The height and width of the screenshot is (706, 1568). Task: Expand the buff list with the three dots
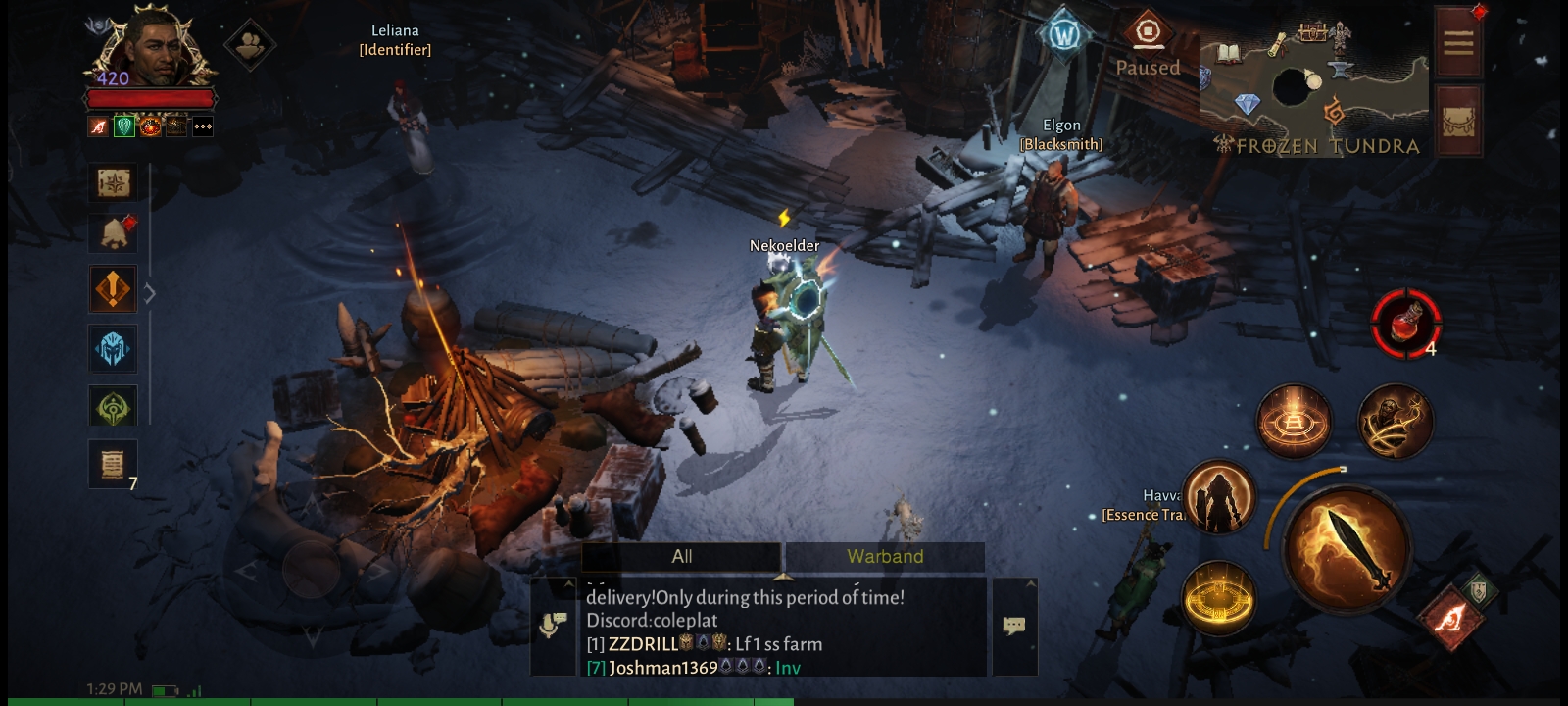203,126
